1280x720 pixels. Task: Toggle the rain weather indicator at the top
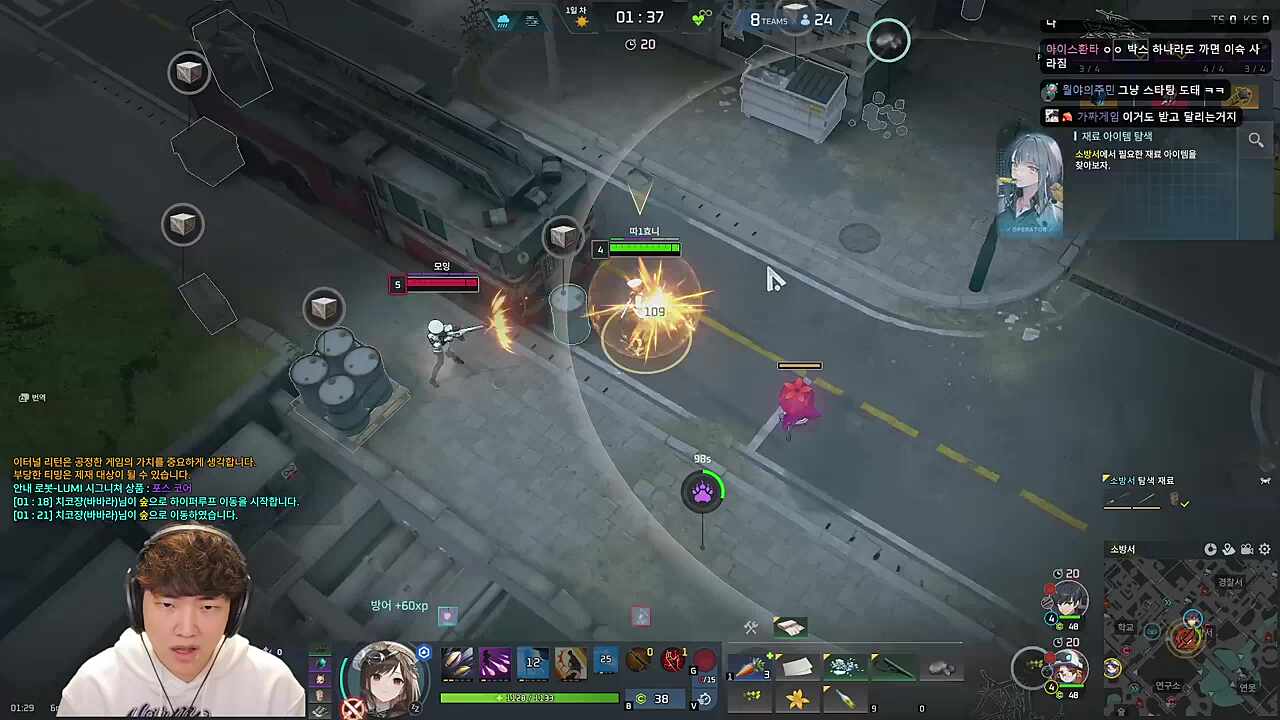(x=503, y=20)
